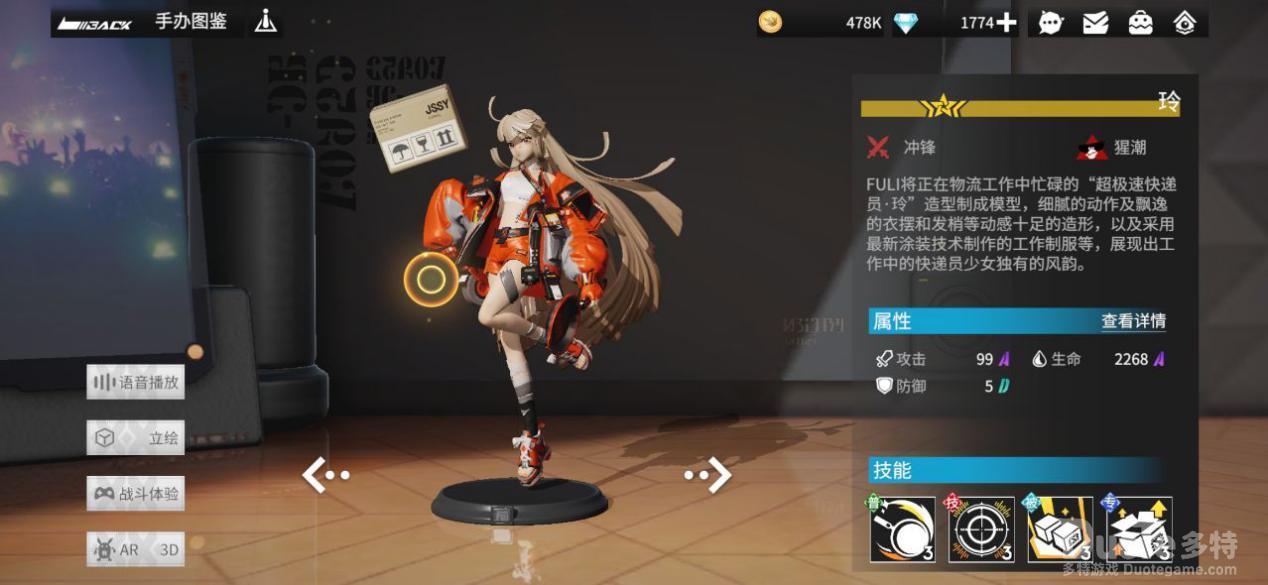Select the open box exclusive skill icon
The image size is (1268, 585).
click(1139, 529)
